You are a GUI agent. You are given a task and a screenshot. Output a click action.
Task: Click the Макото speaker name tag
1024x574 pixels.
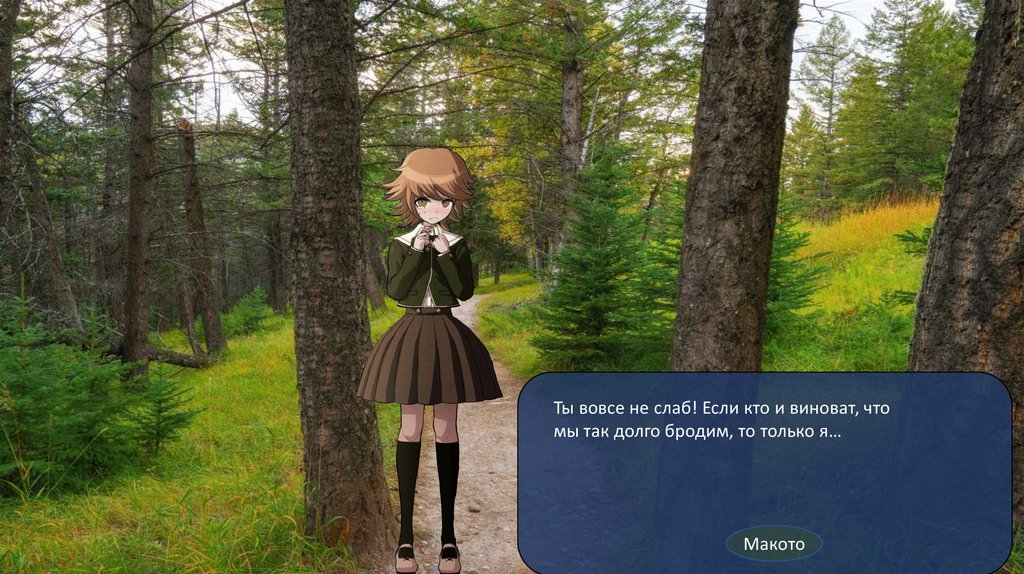tap(773, 544)
